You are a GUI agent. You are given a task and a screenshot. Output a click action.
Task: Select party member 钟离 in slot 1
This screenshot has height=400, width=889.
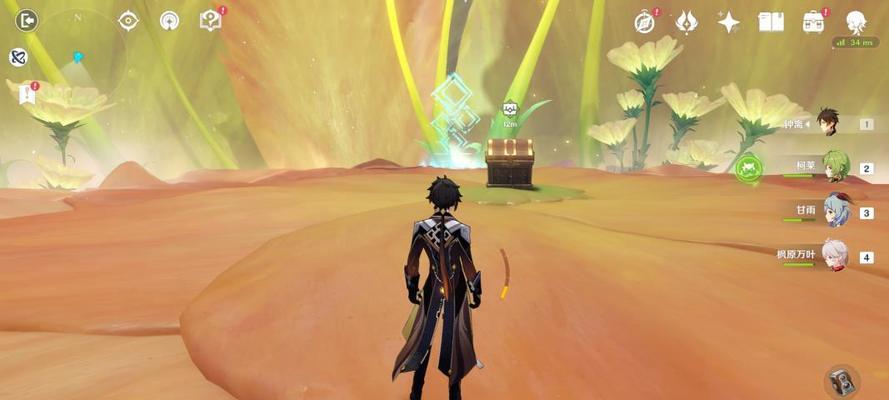[x=826, y=123]
